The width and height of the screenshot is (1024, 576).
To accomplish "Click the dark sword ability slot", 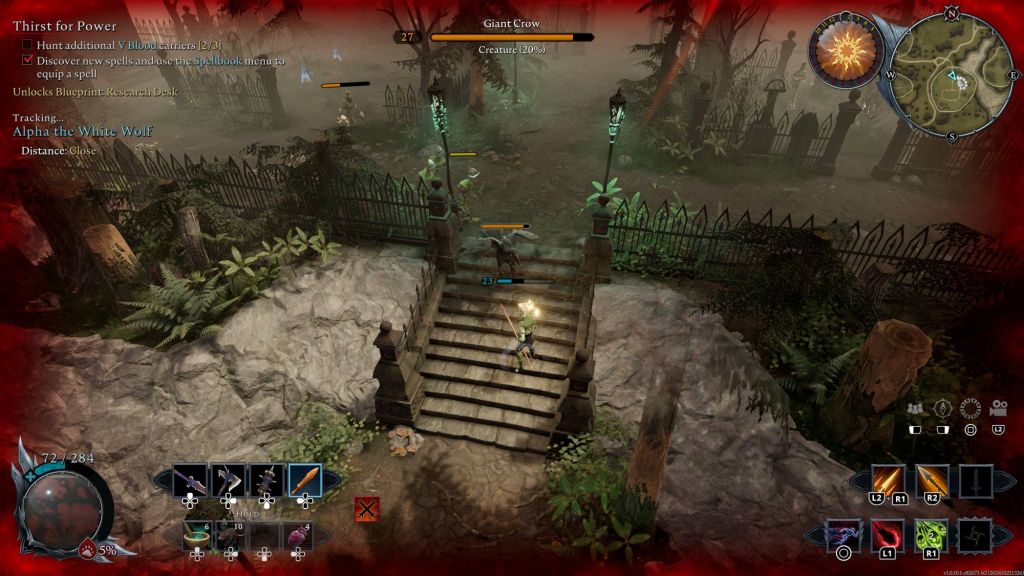I will pyautogui.click(x=975, y=481).
